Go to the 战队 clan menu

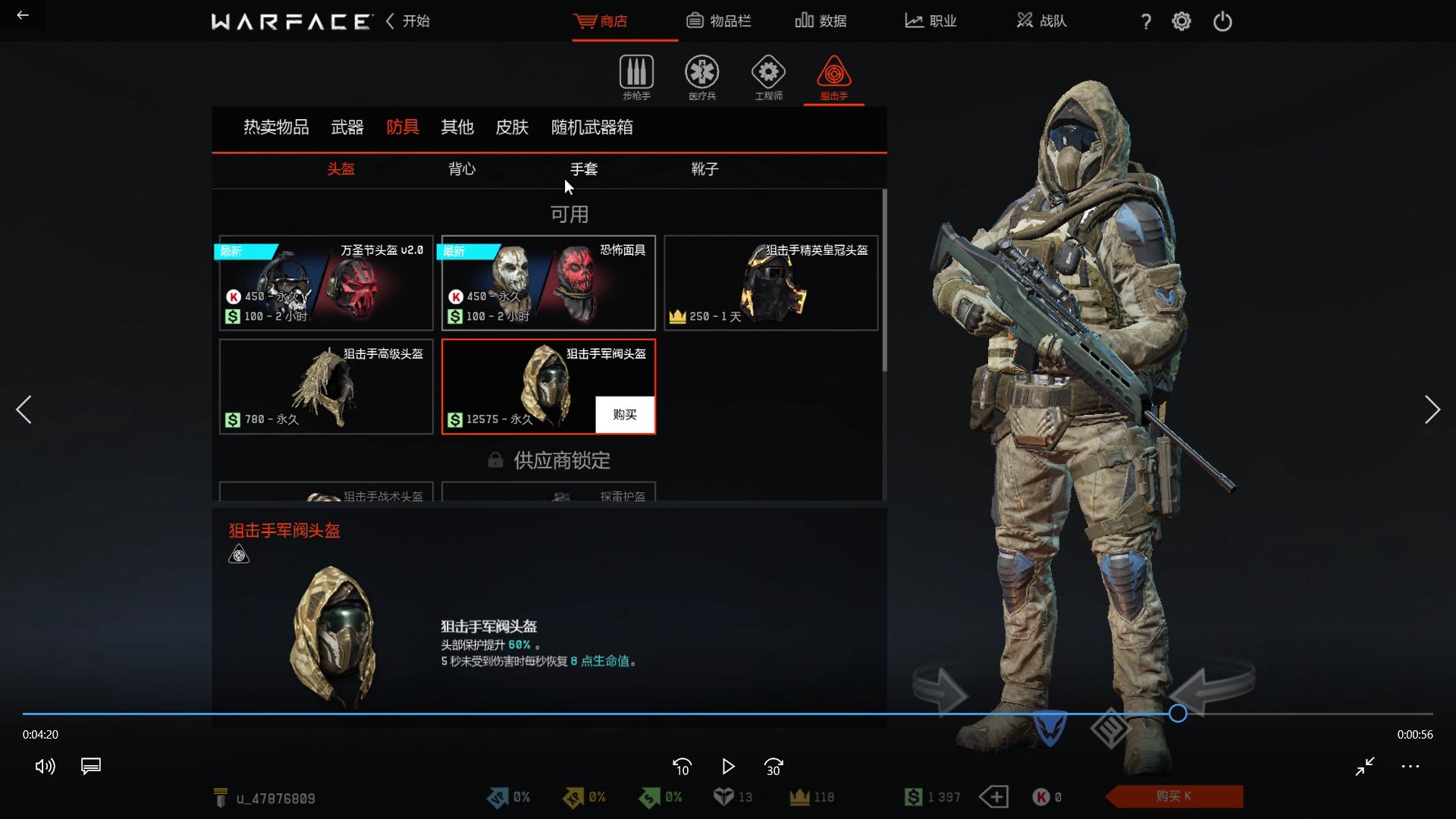point(1041,21)
